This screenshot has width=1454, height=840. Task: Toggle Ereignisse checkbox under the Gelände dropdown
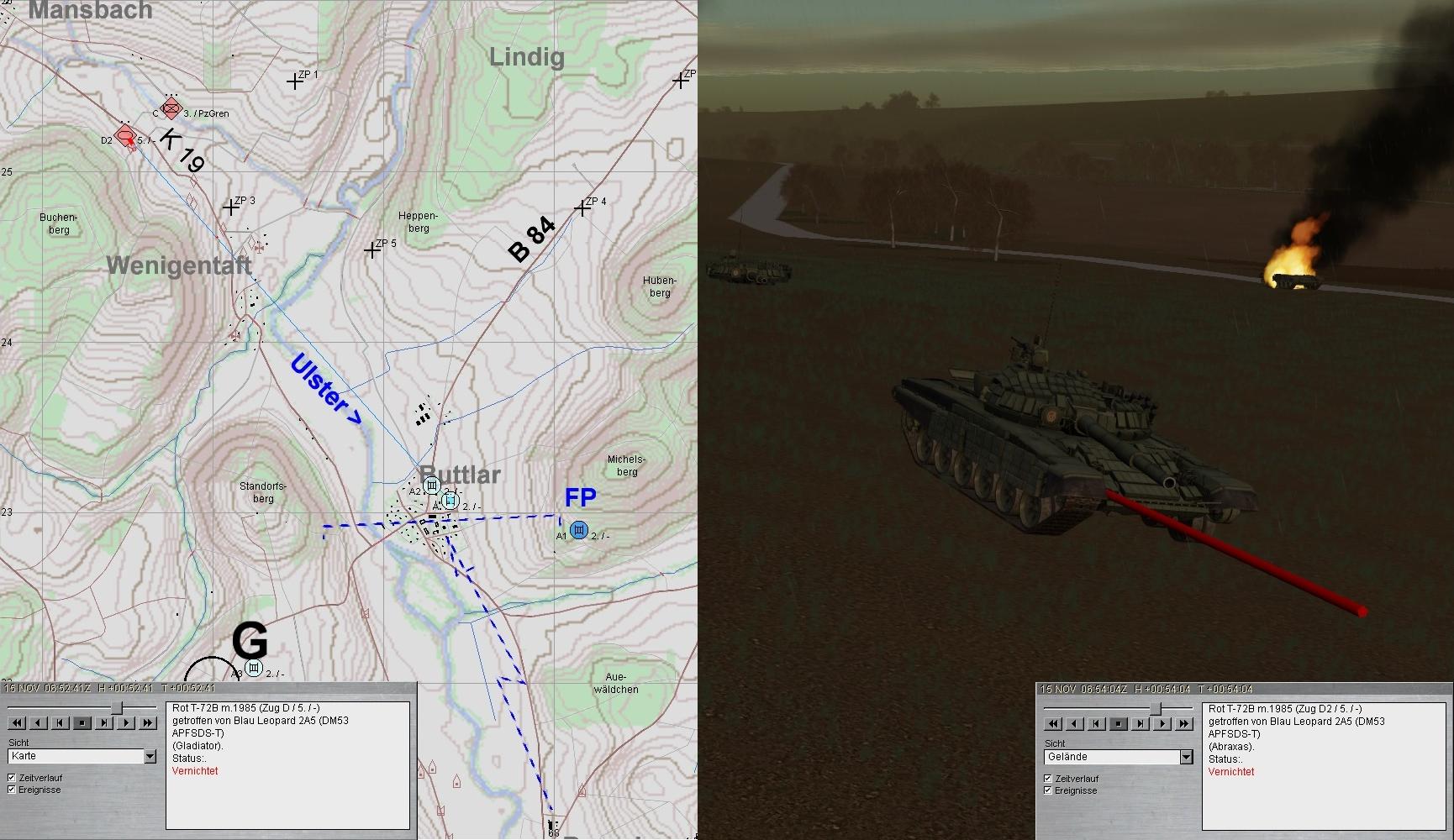pos(1048,790)
